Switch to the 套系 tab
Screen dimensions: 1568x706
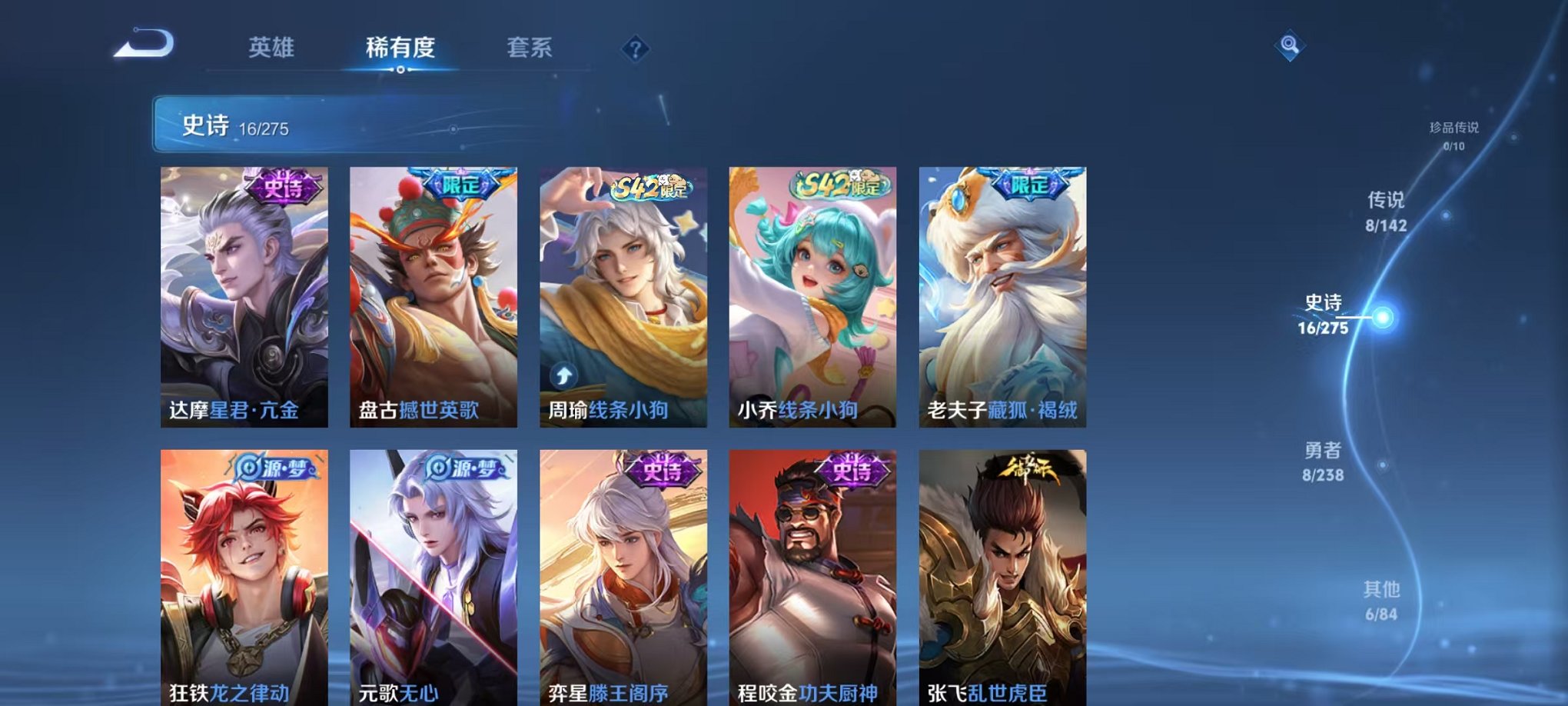coord(536,48)
